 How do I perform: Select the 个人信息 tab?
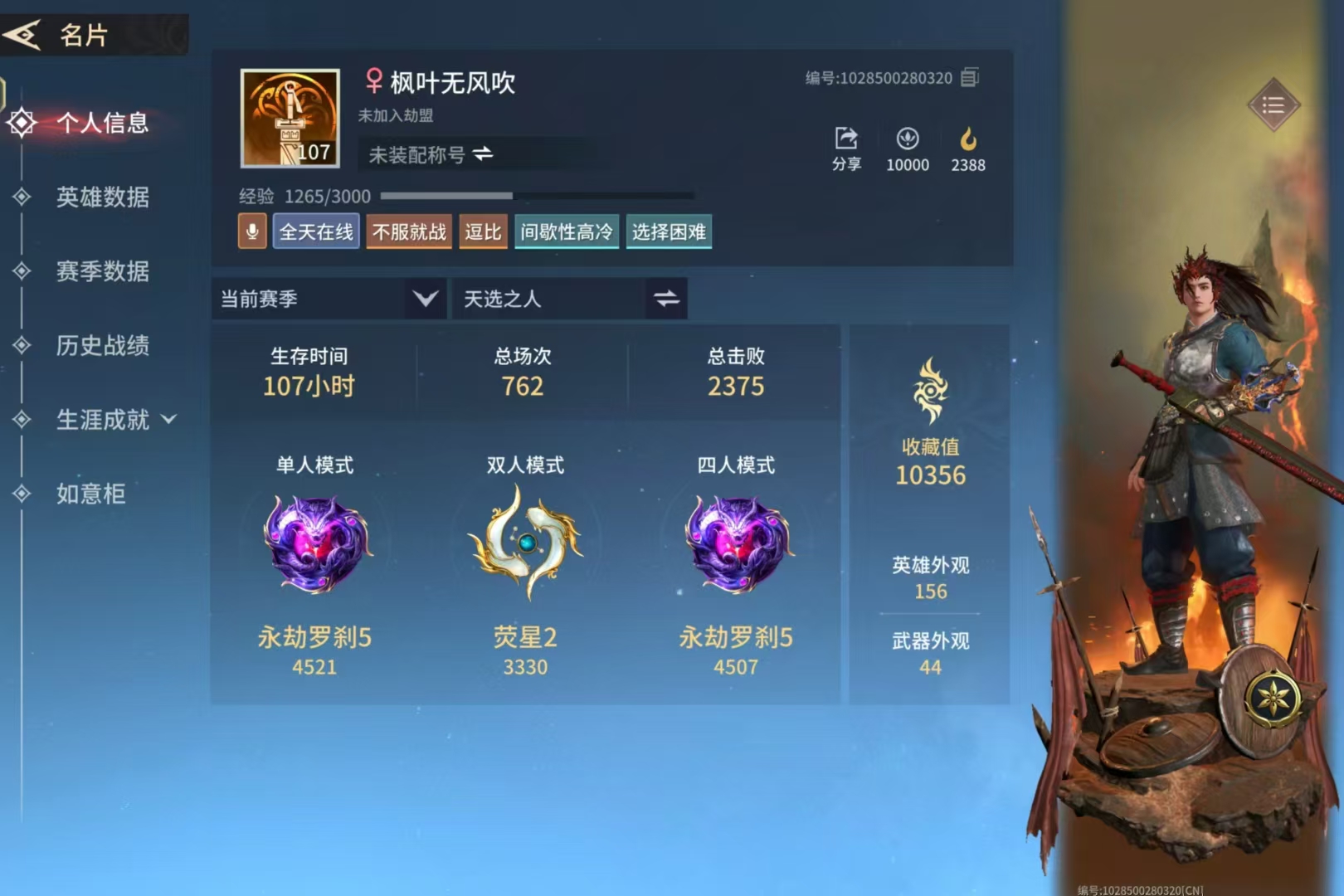(x=101, y=123)
